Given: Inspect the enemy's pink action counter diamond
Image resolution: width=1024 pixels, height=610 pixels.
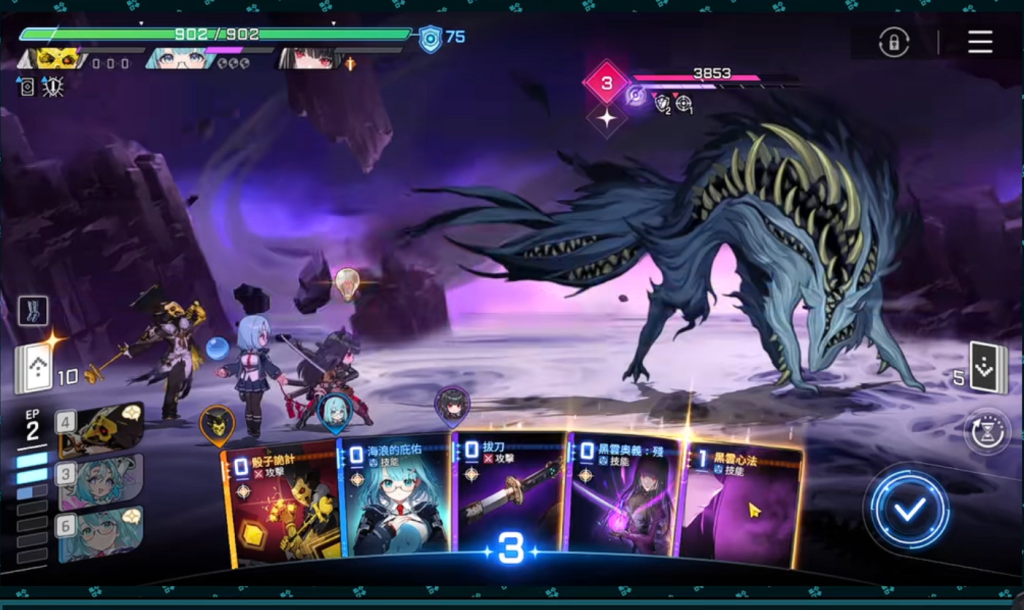Looking at the screenshot, I should [x=604, y=82].
